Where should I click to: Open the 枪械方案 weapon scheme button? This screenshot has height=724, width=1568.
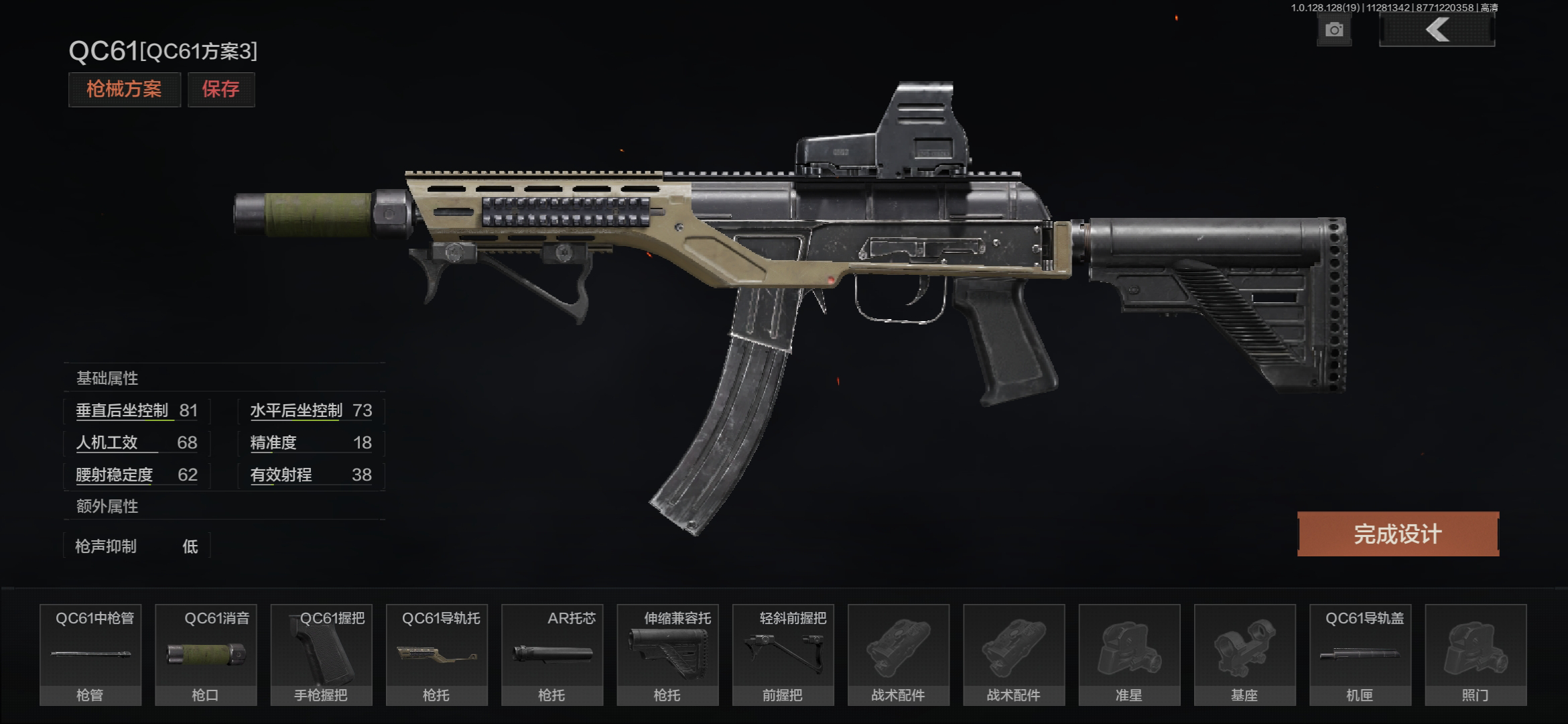(x=124, y=89)
